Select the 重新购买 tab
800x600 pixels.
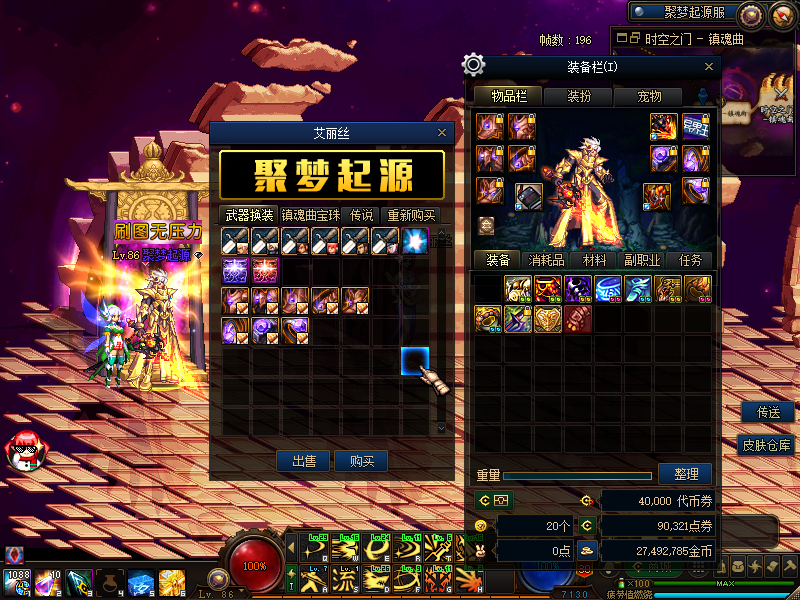click(x=411, y=215)
